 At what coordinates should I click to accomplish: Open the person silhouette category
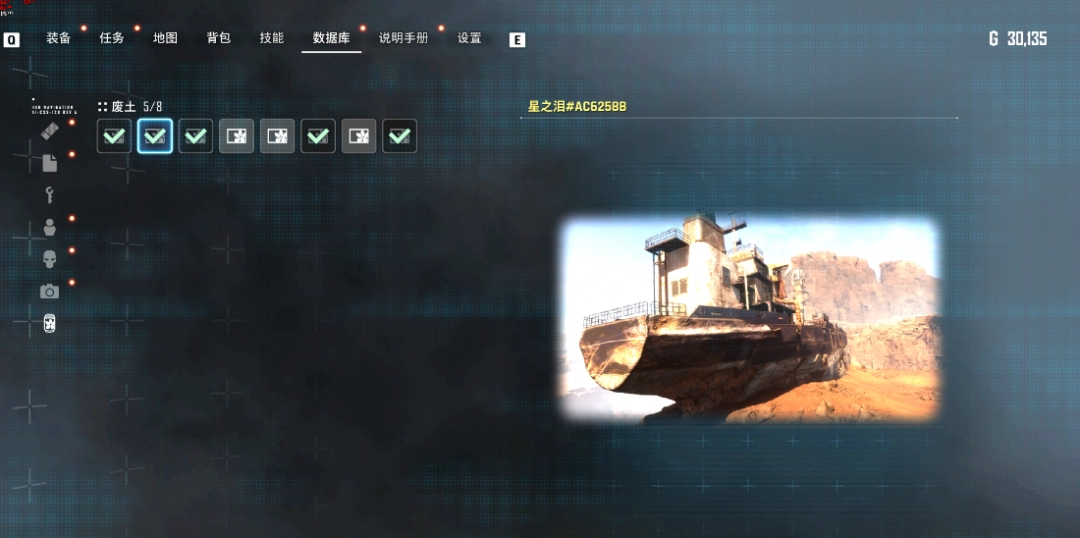49,227
